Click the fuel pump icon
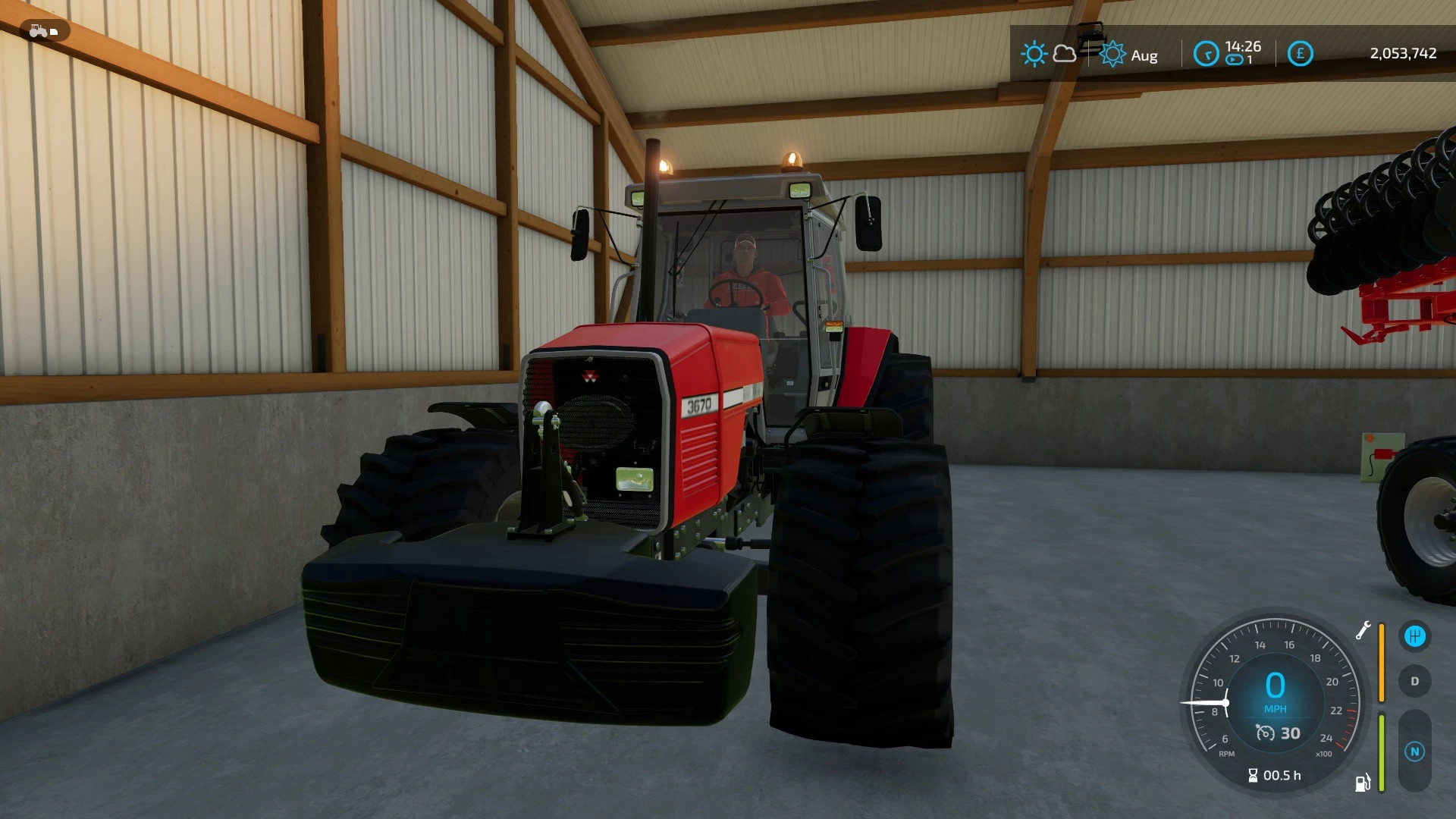 1362,783
